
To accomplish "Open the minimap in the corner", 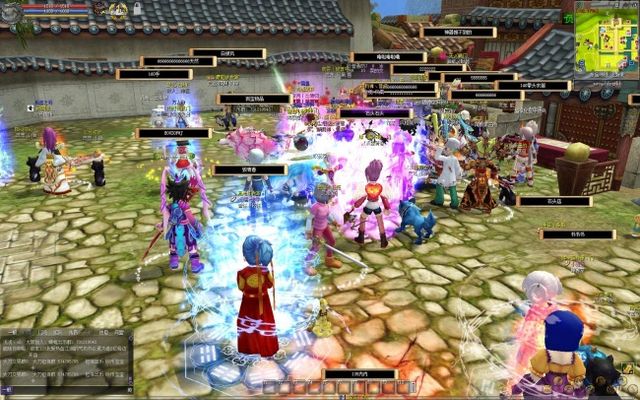I will click(606, 38).
